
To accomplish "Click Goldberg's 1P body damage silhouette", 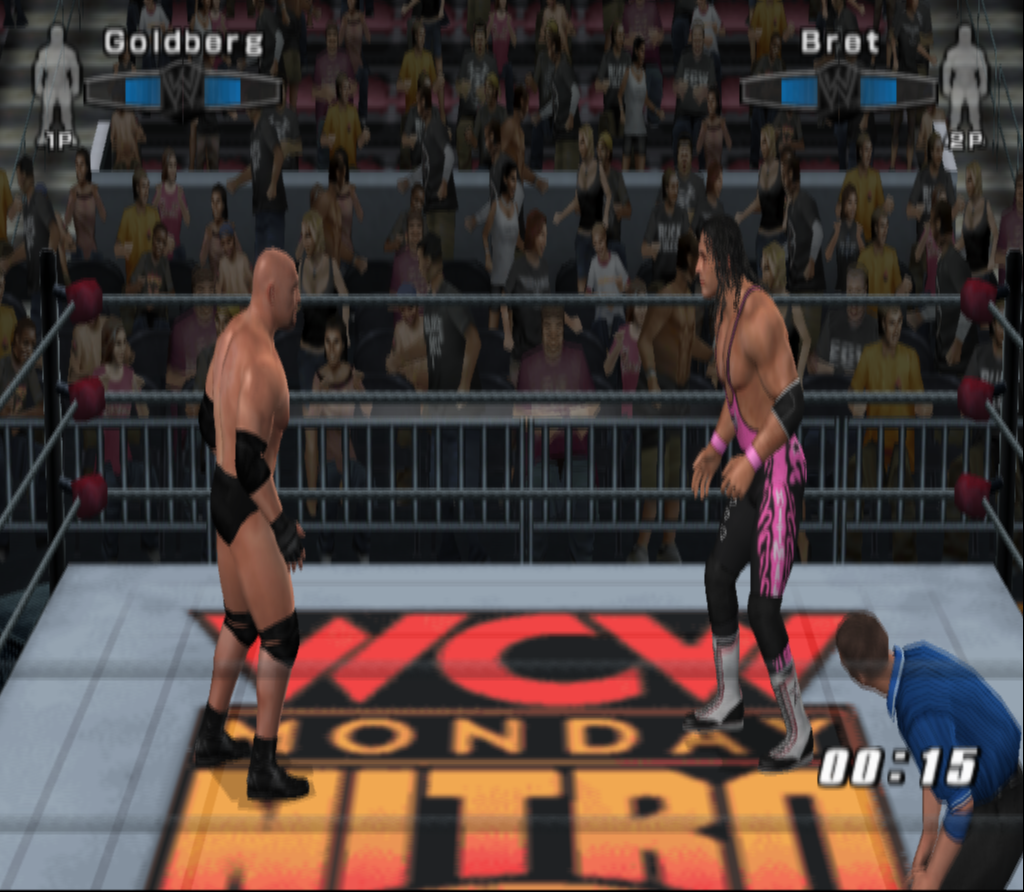I will 56,79.
